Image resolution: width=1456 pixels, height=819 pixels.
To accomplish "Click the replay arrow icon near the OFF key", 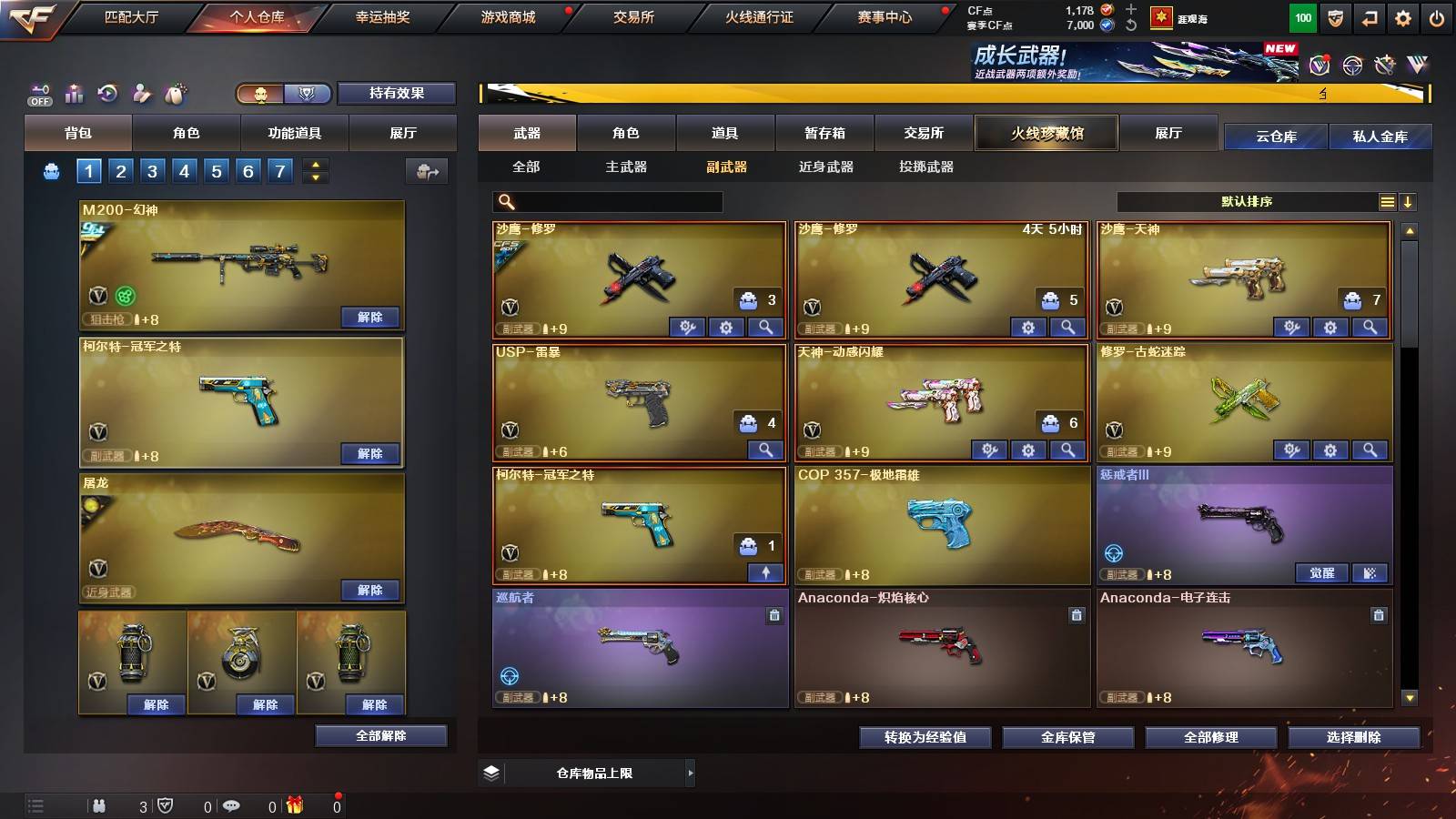I will 107,94.
